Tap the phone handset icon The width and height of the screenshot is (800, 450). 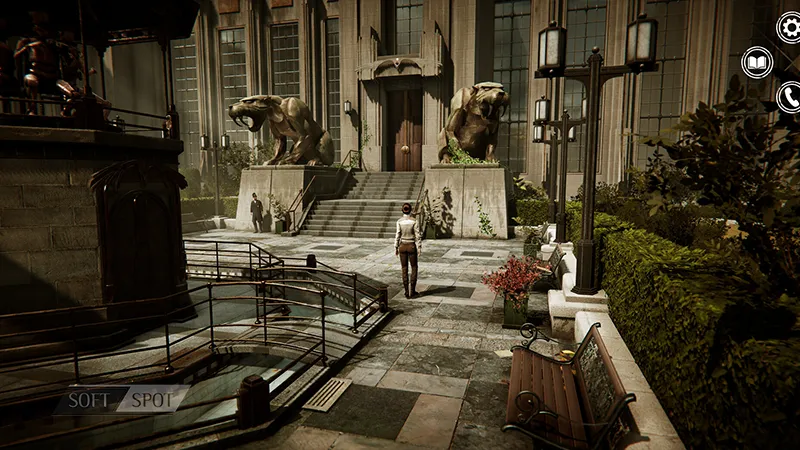[x=789, y=97]
